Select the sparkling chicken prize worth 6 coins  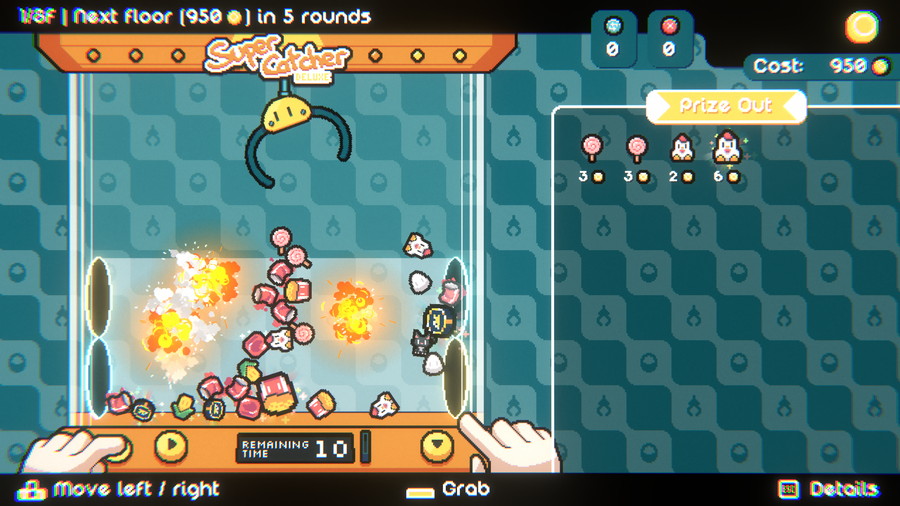click(x=726, y=147)
